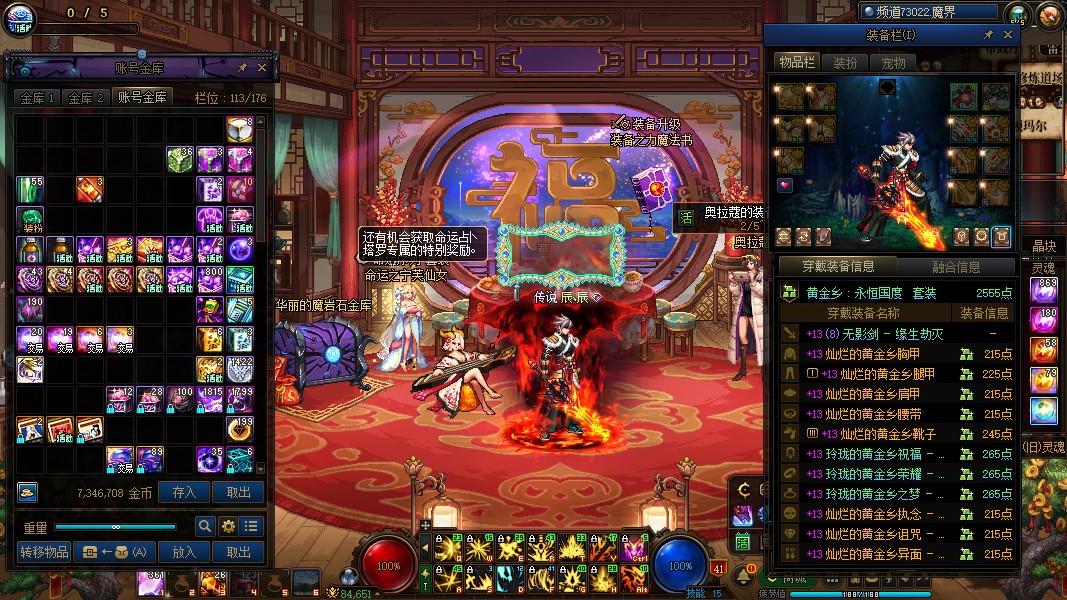Screen dimensions: 1067x600
Task: Switch to the 金库 2 tab
Action: coord(86,98)
